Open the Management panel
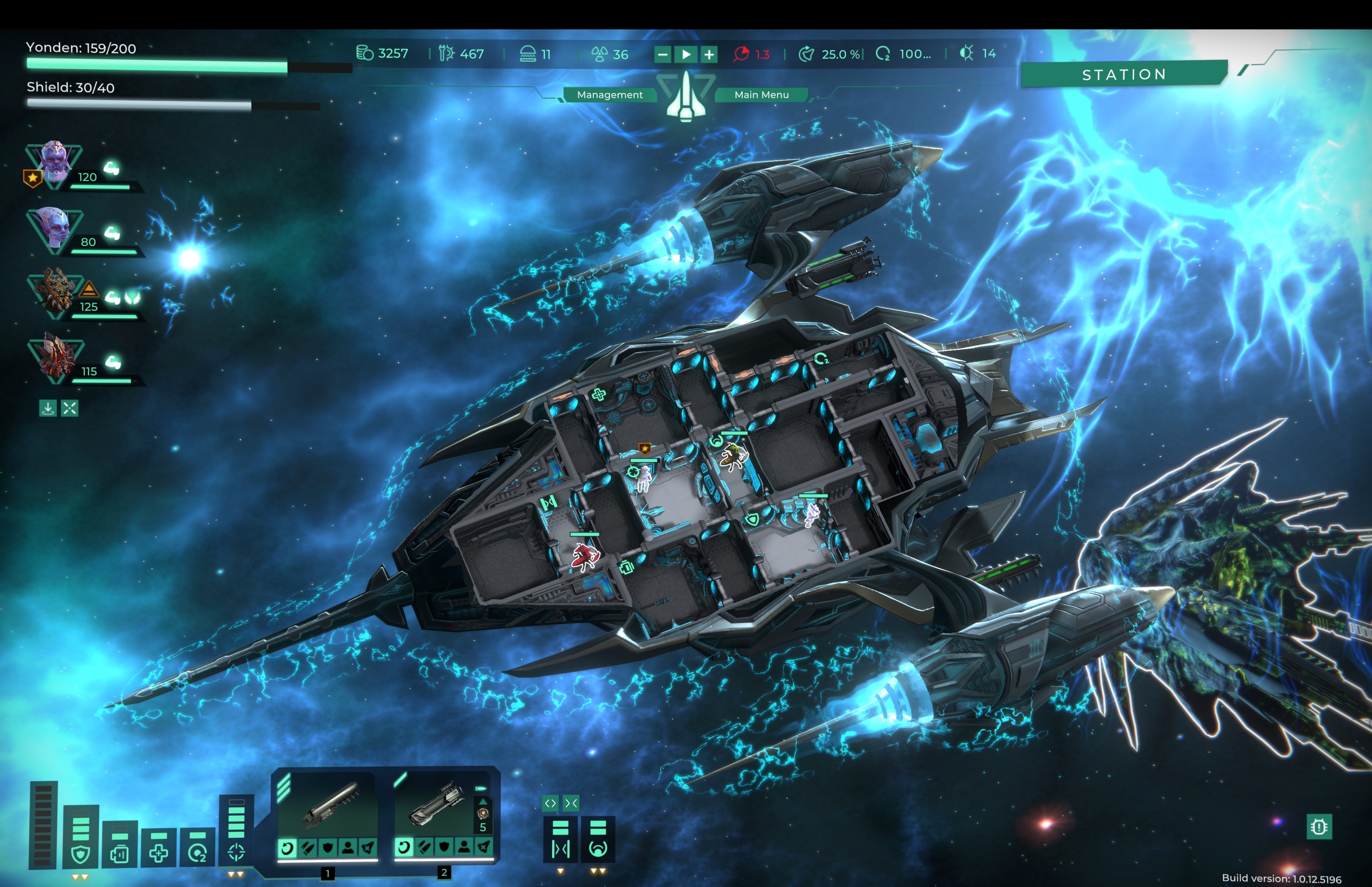The height and width of the screenshot is (887, 1372). point(609,94)
